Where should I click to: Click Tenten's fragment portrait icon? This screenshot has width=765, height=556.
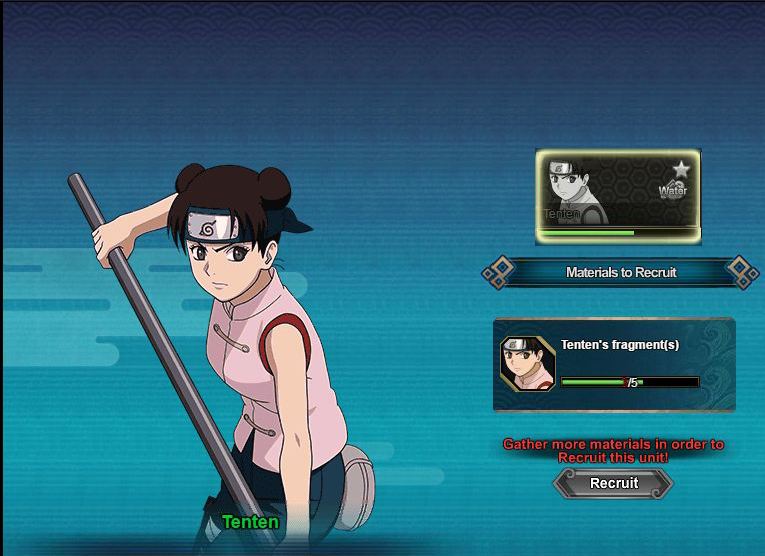(x=527, y=363)
